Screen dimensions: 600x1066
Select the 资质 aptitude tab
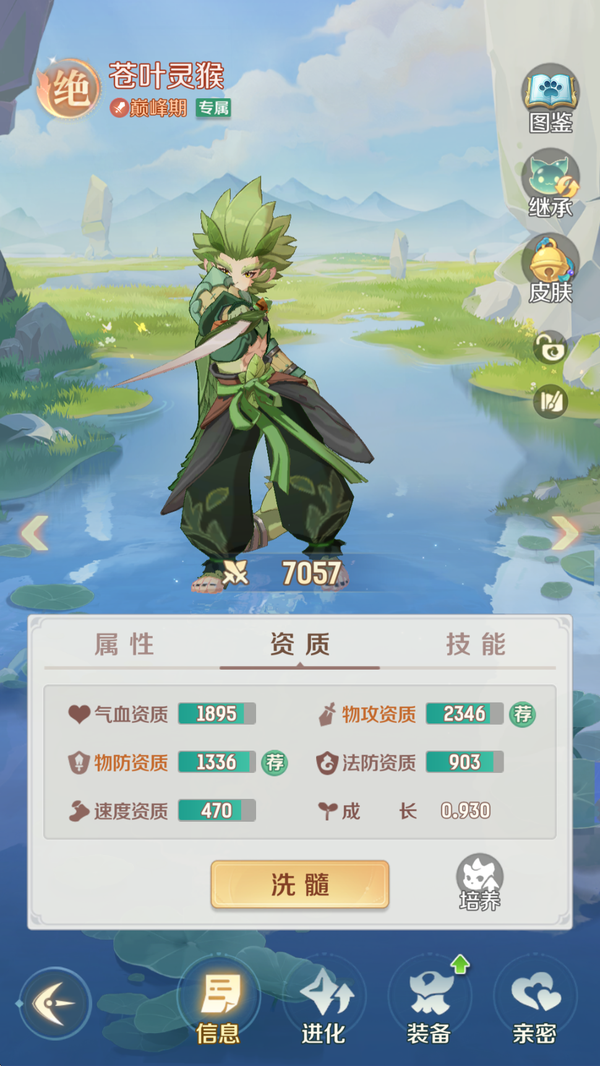click(x=300, y=645)
